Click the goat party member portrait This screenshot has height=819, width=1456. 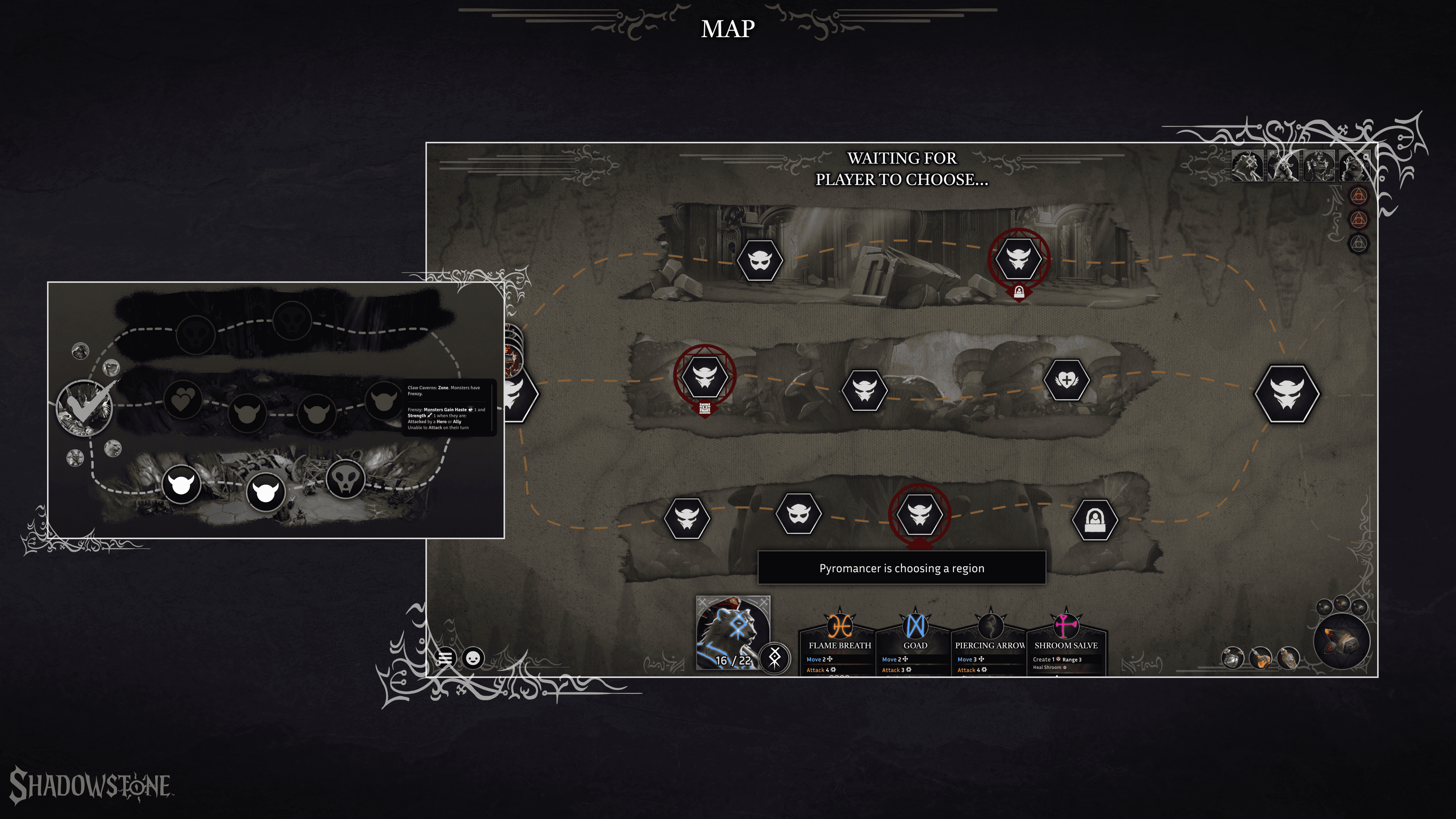(x=1283, y=166)
